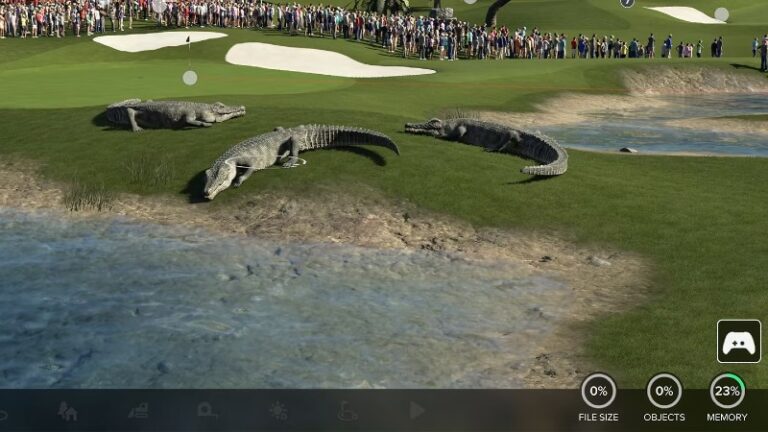Viewport: 768px width, 432px height.
Task: Open the controller controls button
Action: pyautogui.click(x=738, y=341)
